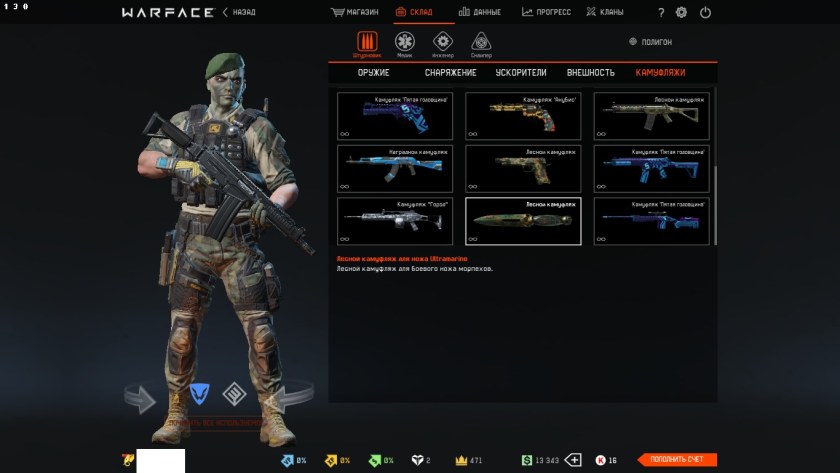840x473 pixels.
Task: Switch to the Оружие tab
Action: [373, 73]
